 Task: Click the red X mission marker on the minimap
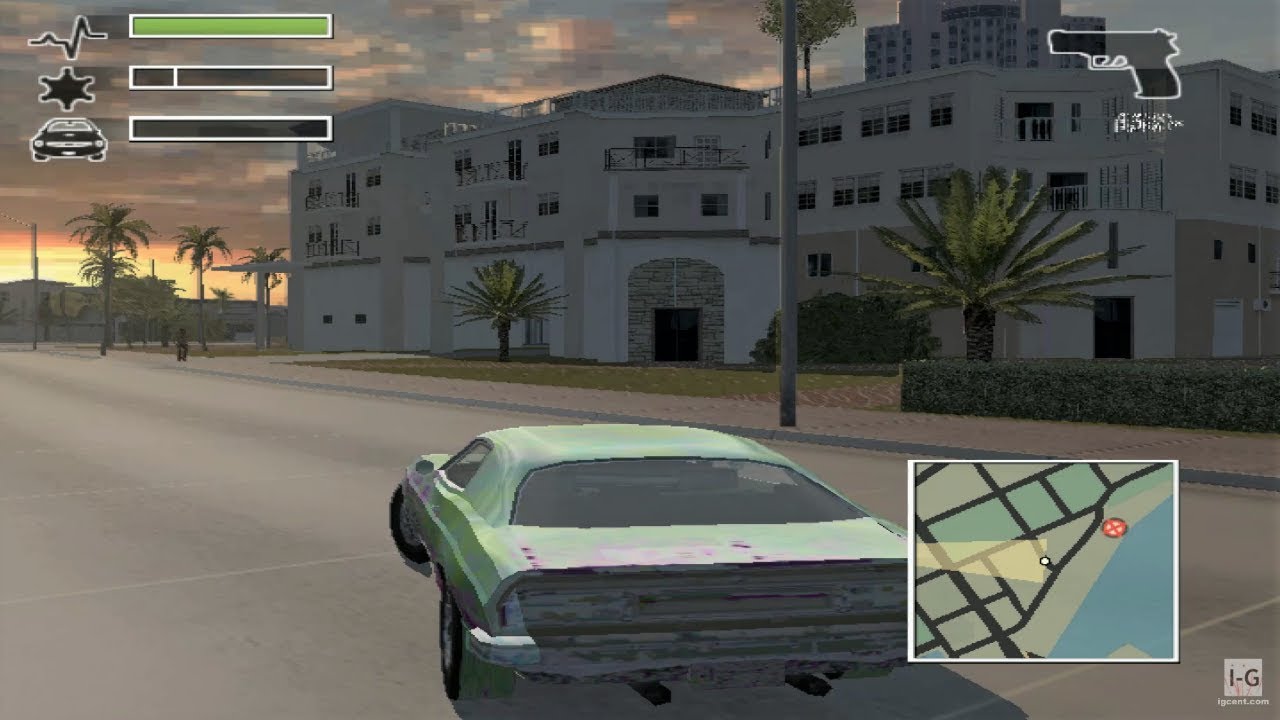coord(1117,526)
